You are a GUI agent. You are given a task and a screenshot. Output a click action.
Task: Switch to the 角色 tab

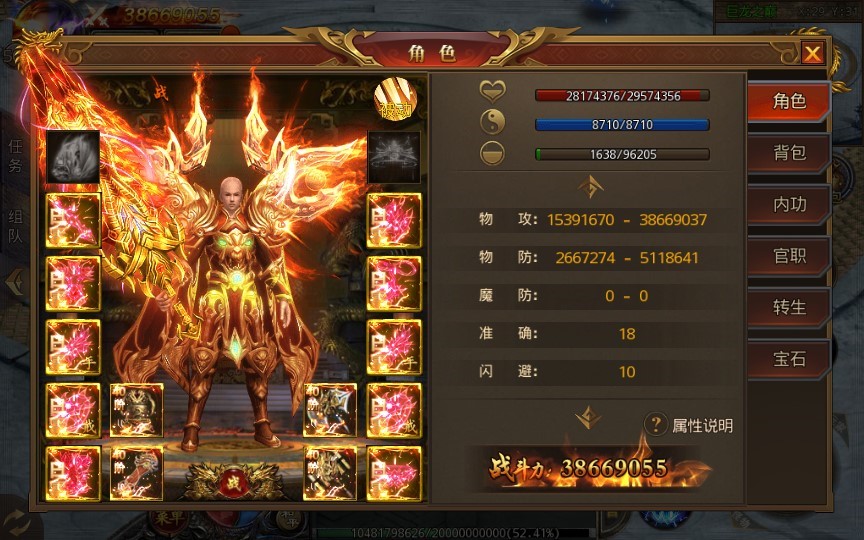[x=789, y=102]
